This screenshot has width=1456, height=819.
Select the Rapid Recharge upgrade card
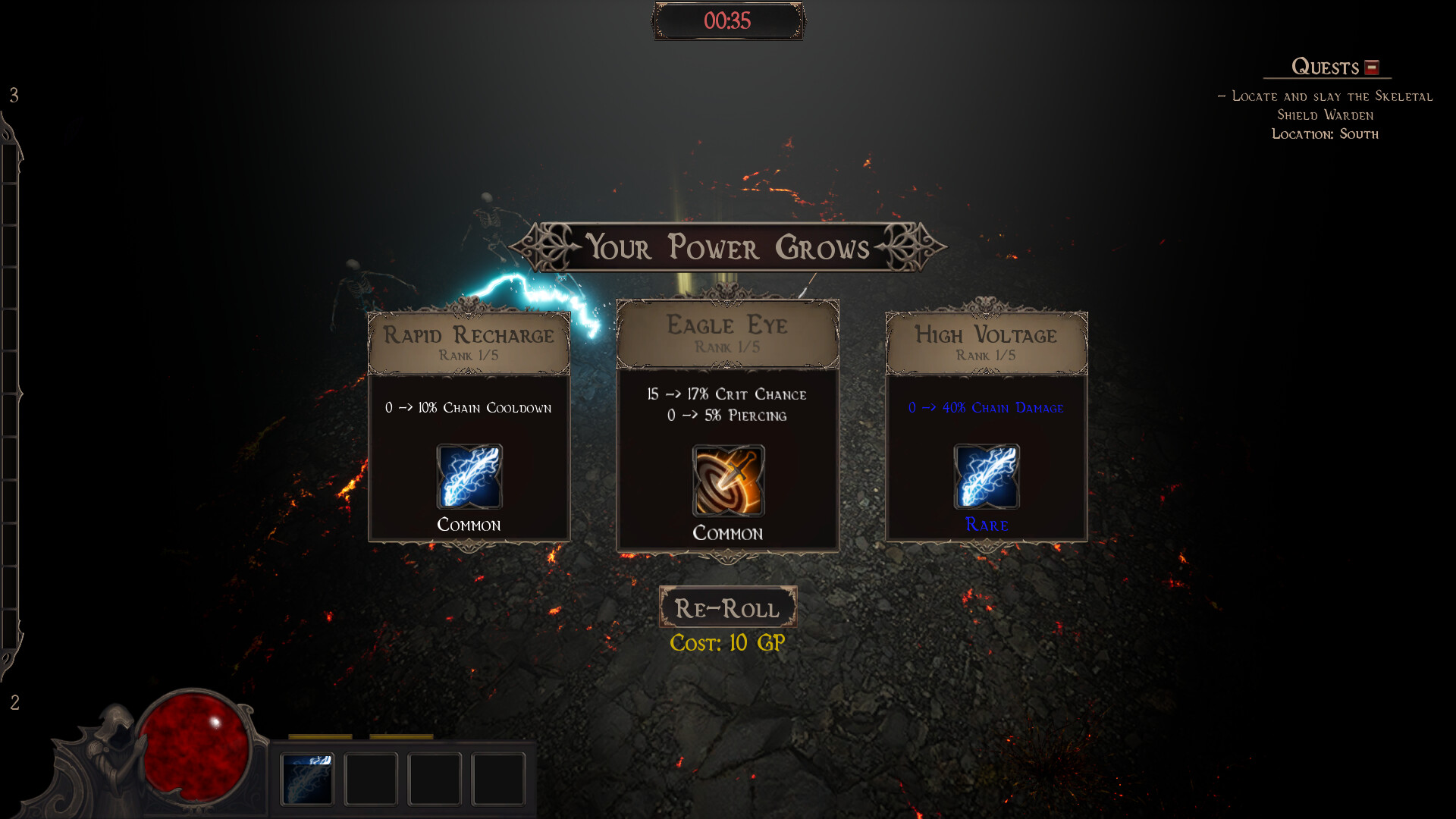(469, 425)
